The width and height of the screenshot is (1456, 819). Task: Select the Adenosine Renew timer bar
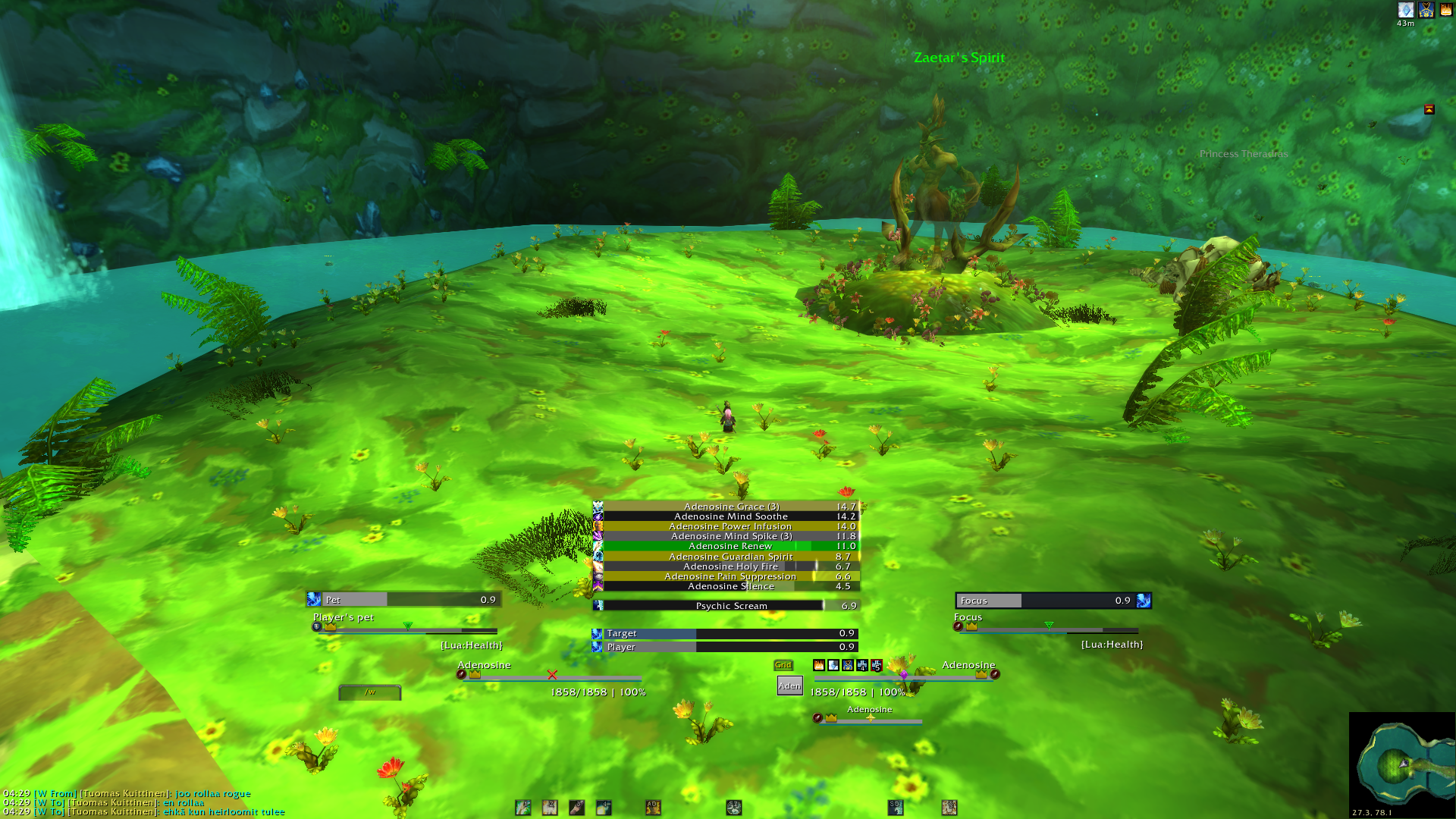[x=730, y=546]
